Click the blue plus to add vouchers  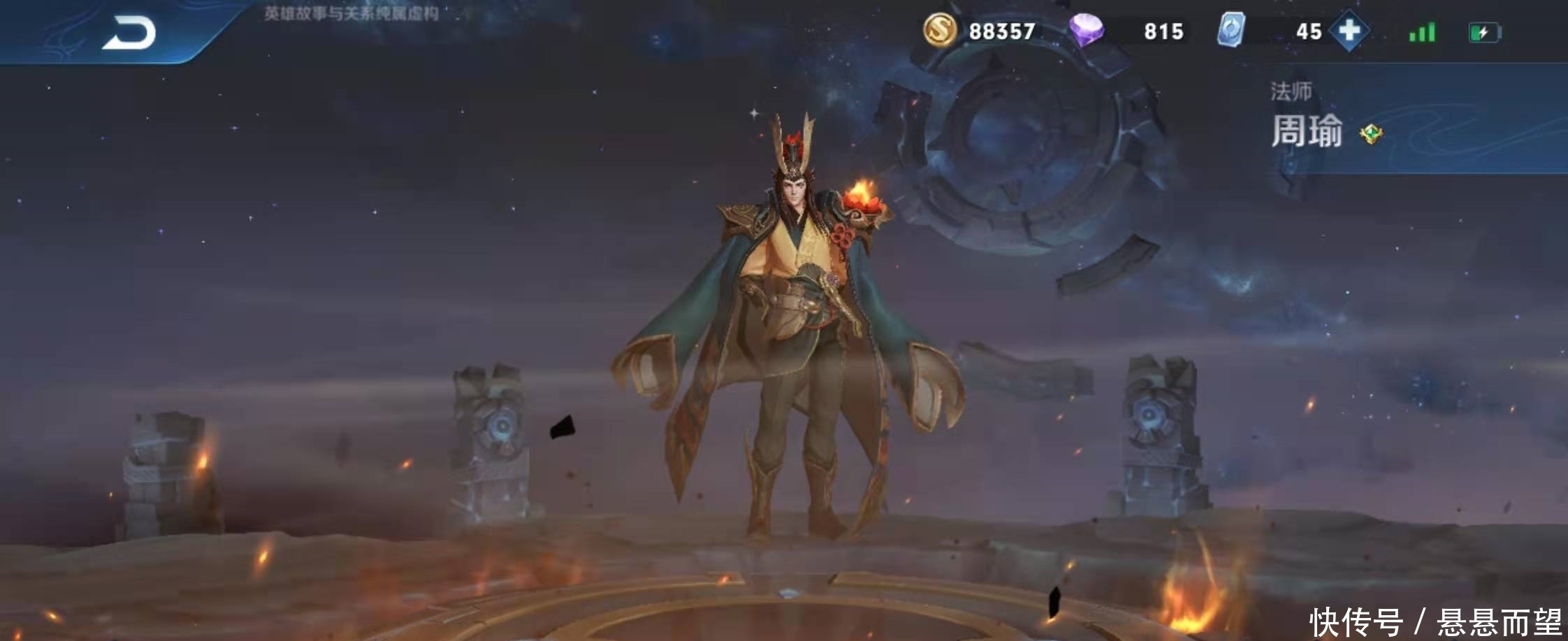pyautogui.click(x=1349, y=31)
